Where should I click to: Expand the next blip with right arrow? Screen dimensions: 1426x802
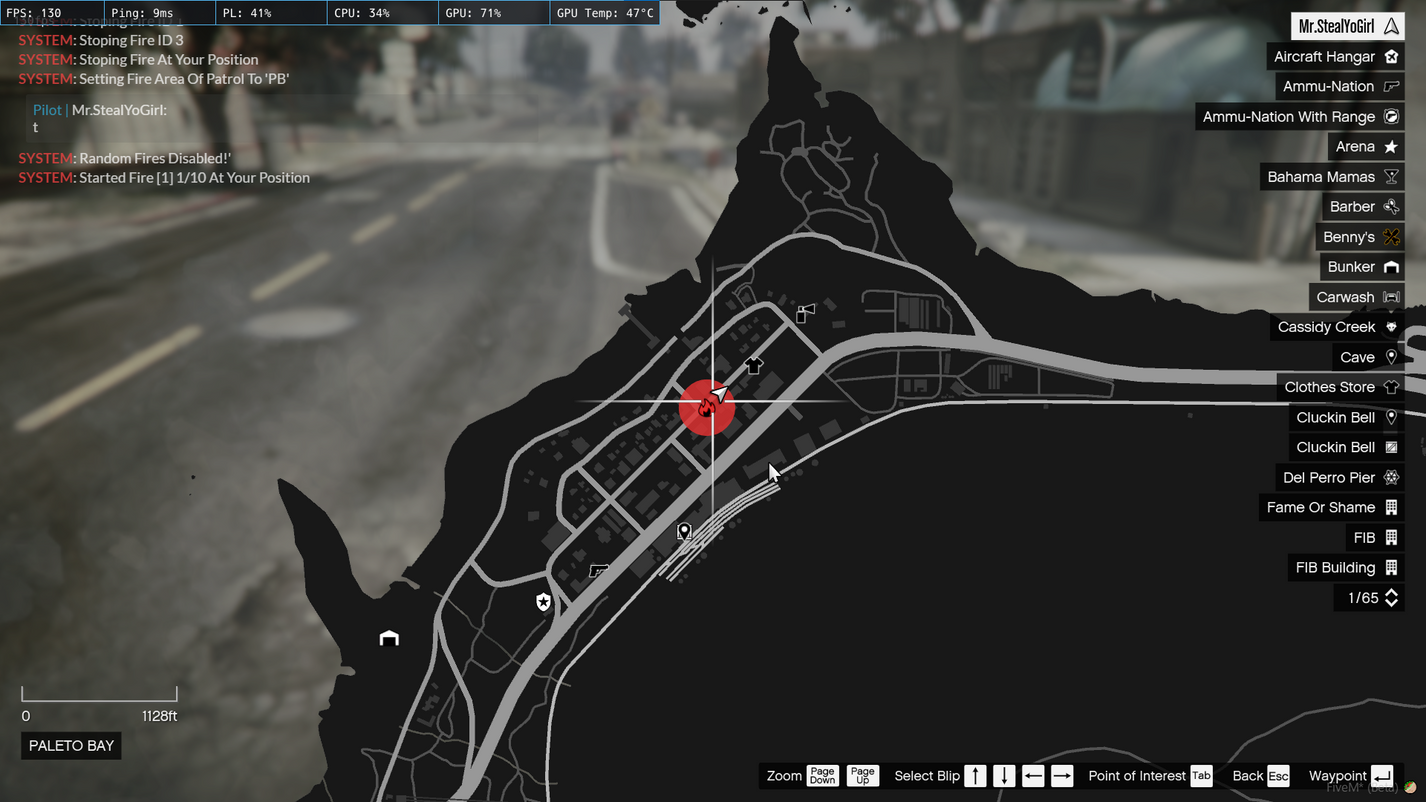click(x=1061, y=775)
